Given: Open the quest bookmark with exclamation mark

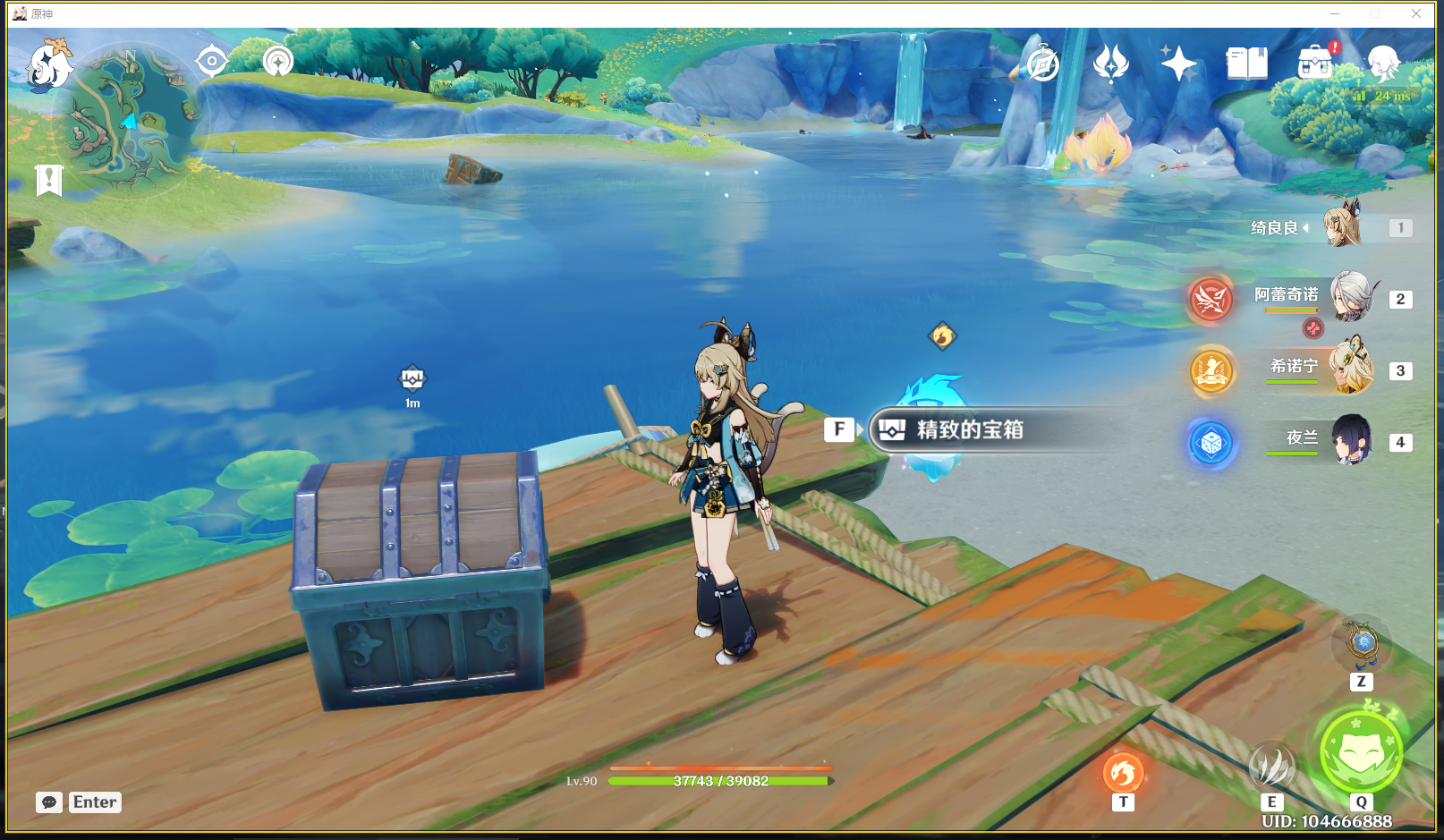Looking at the screenshot, I should [49, 179].
